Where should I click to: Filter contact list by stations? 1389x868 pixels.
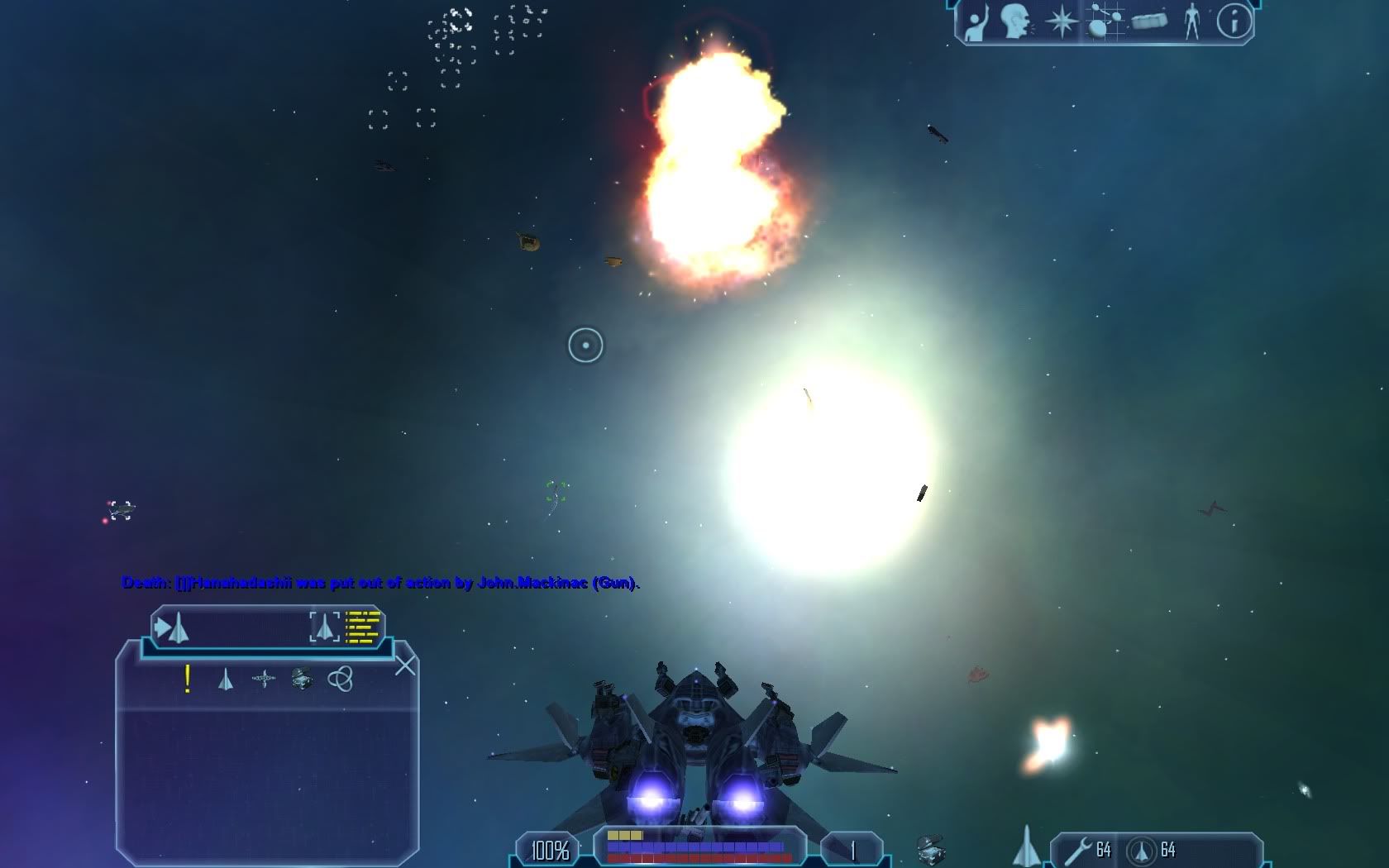[x=264, y=680]
